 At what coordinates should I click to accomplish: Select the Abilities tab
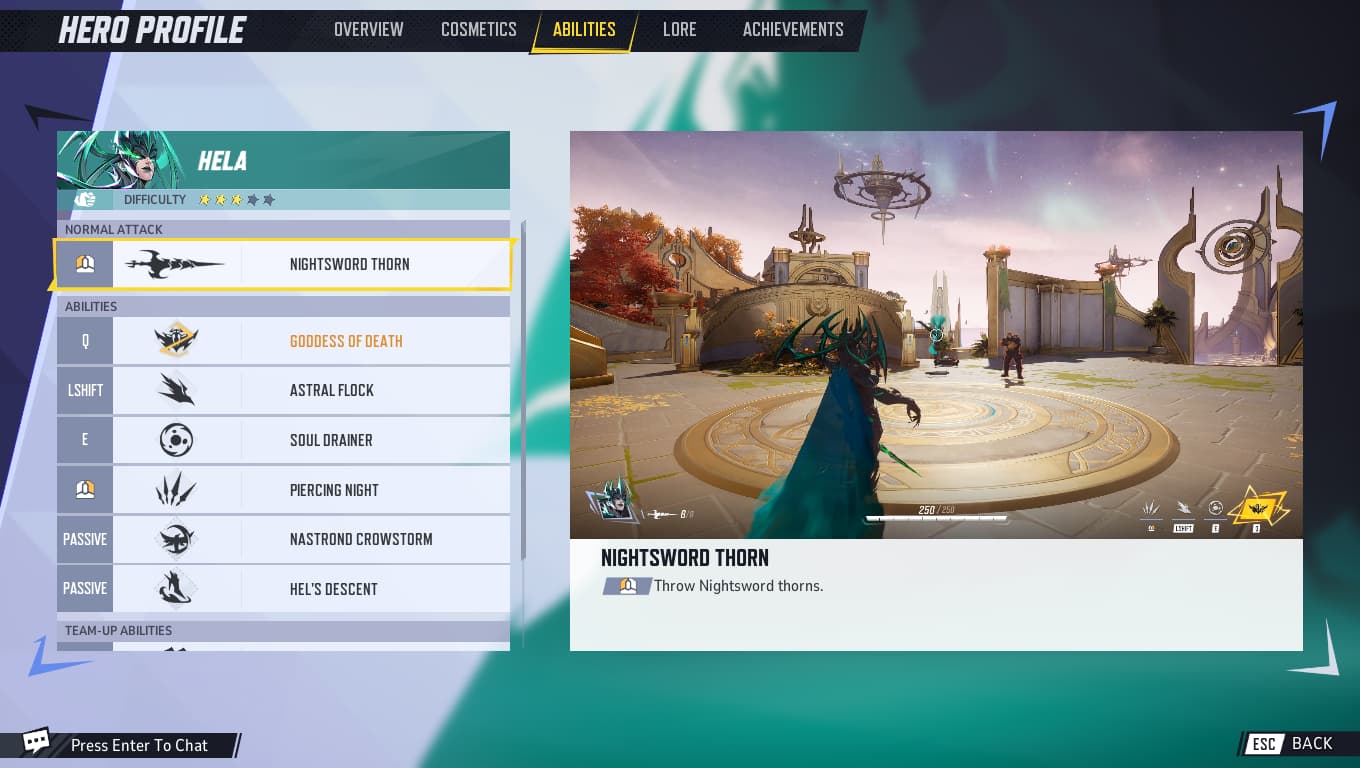584,29
